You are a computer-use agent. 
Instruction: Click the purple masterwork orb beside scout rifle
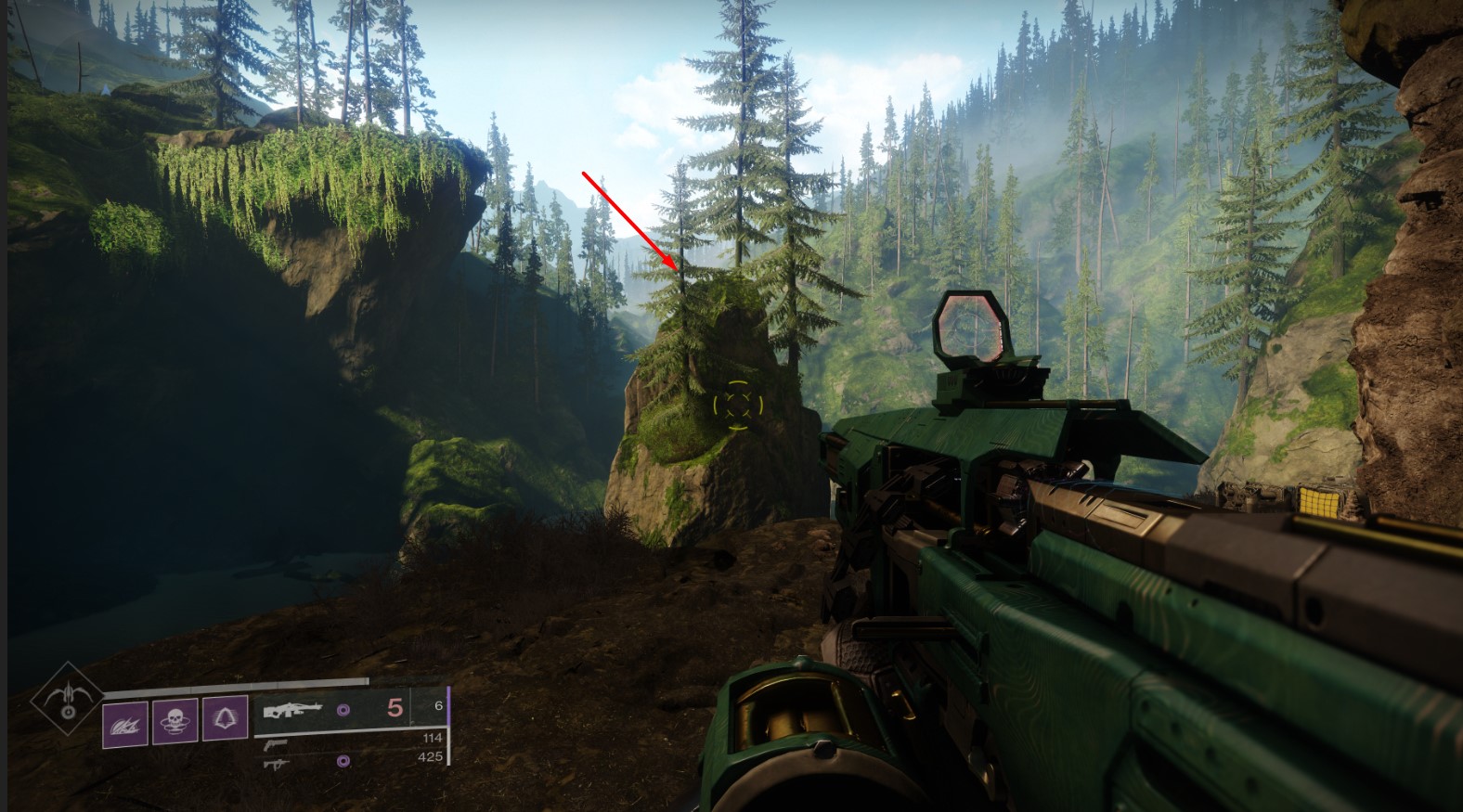click(x=344, y=709)
